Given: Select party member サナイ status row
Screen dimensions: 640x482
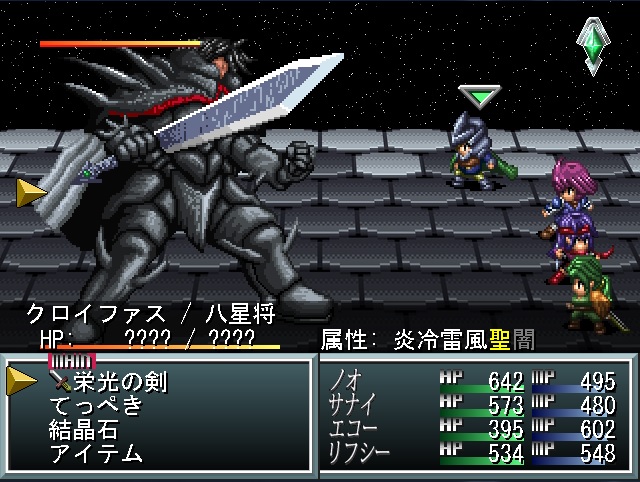Looking at the screenshot, I should click(476, 405).
